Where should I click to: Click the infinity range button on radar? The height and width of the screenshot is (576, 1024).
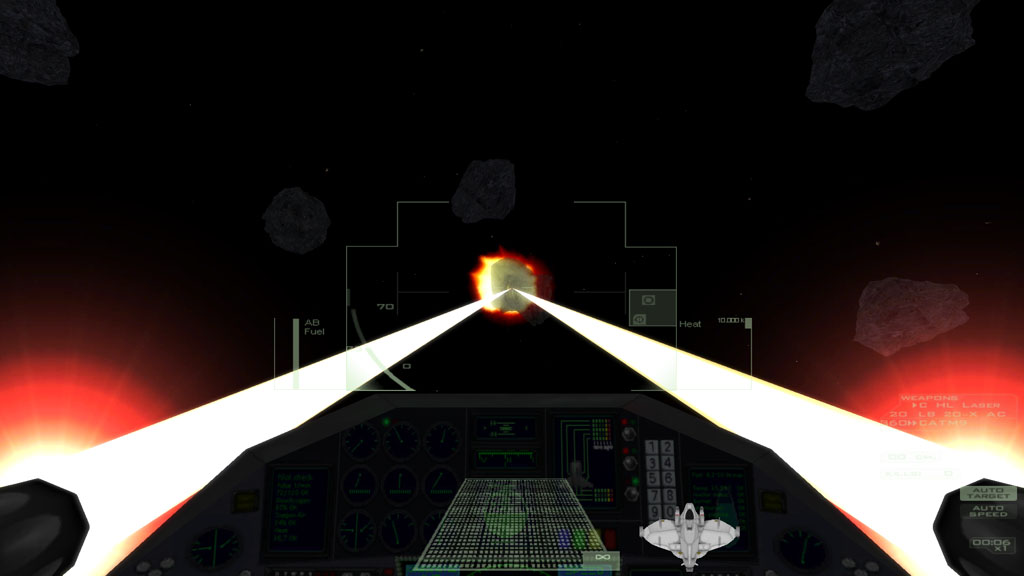coord(601,557)
